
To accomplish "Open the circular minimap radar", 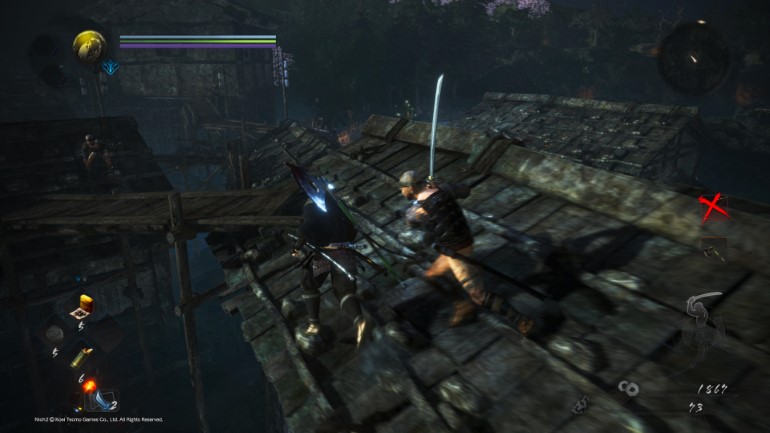I will click(692, 57).
